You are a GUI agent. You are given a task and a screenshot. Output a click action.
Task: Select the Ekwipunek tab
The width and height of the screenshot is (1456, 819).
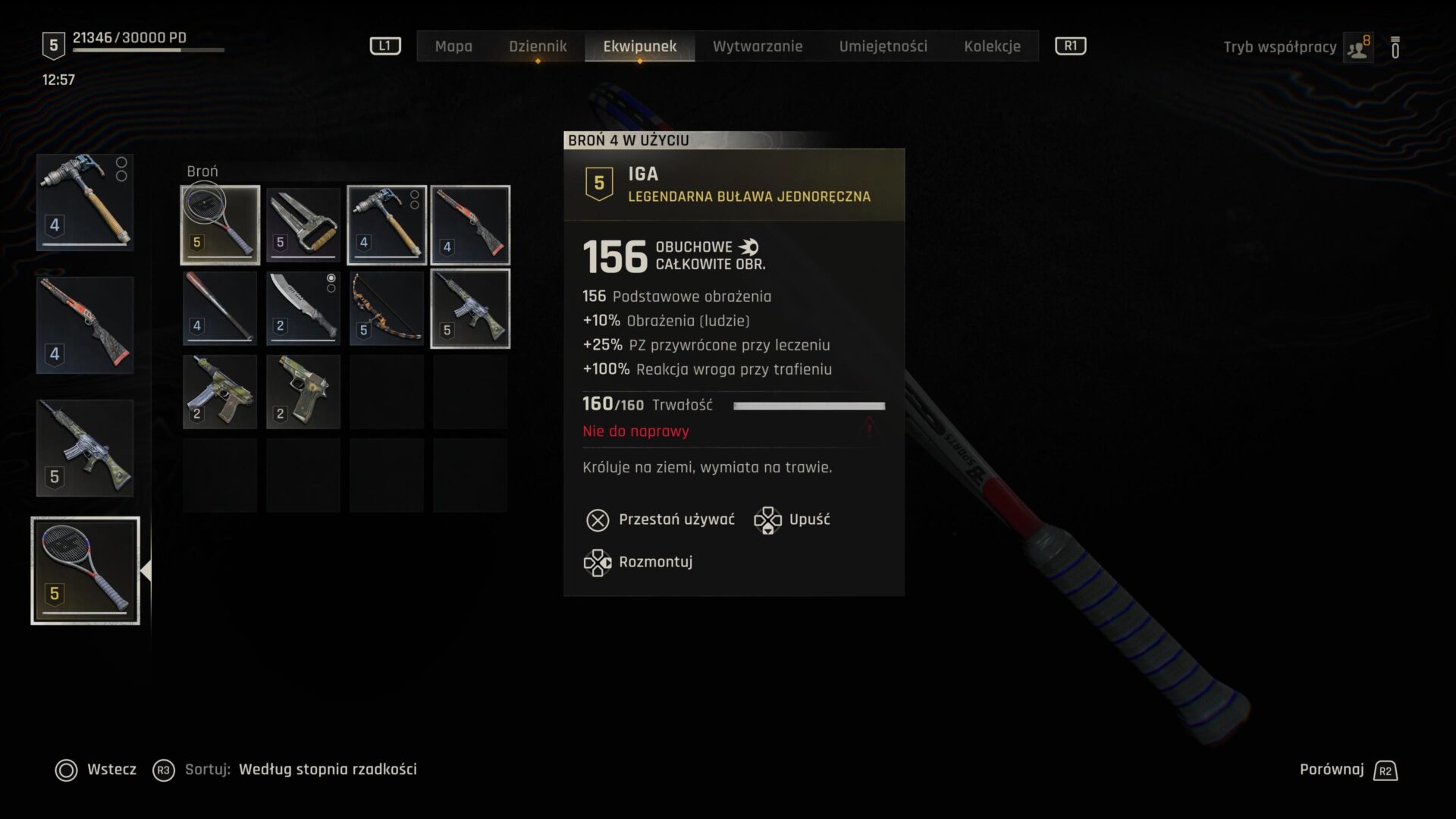tap(639, 46)
